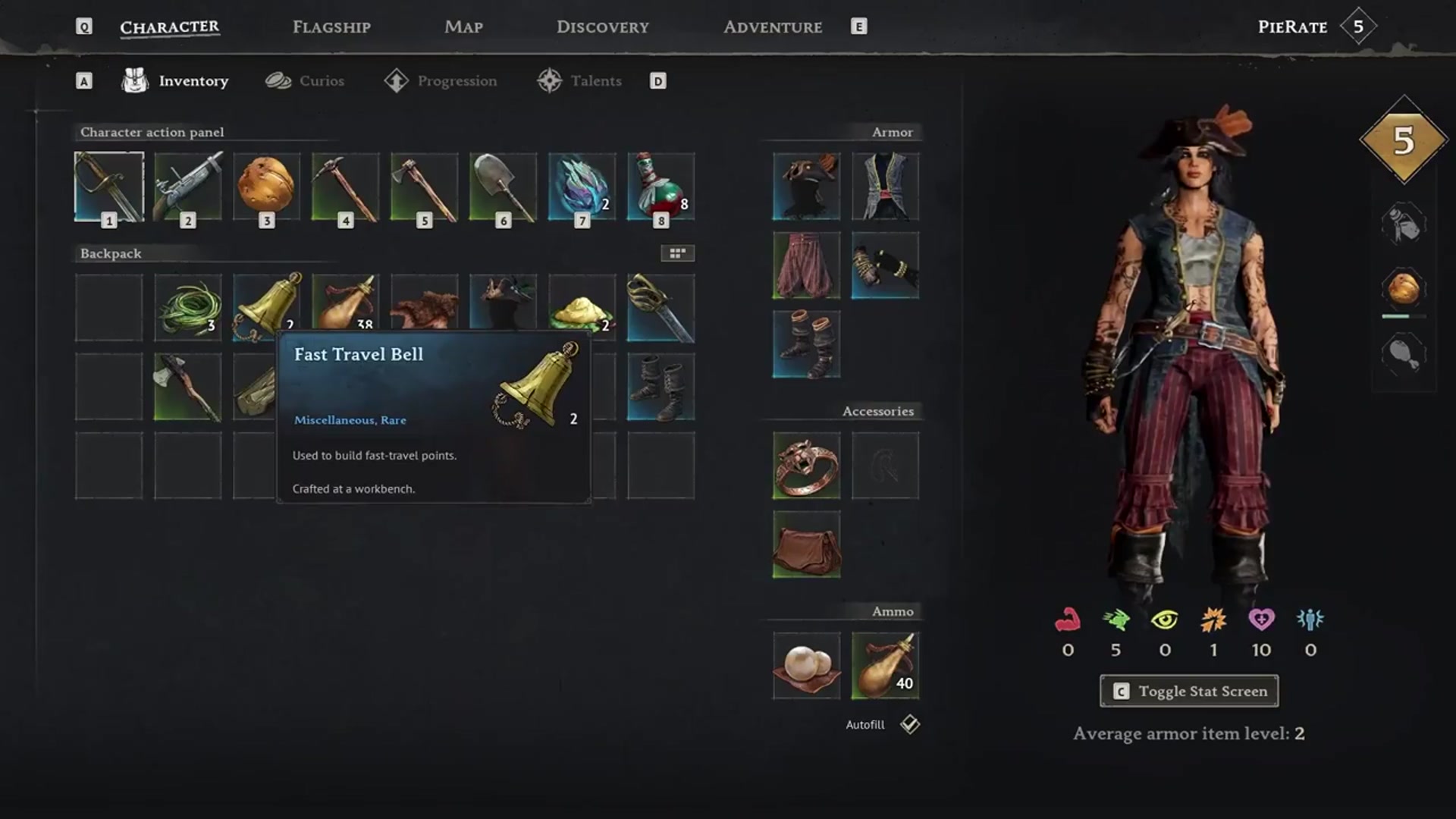Open the Flagship tab
Image resolution: width=1456 pixels, height=819 pixels.
[331, 27]
